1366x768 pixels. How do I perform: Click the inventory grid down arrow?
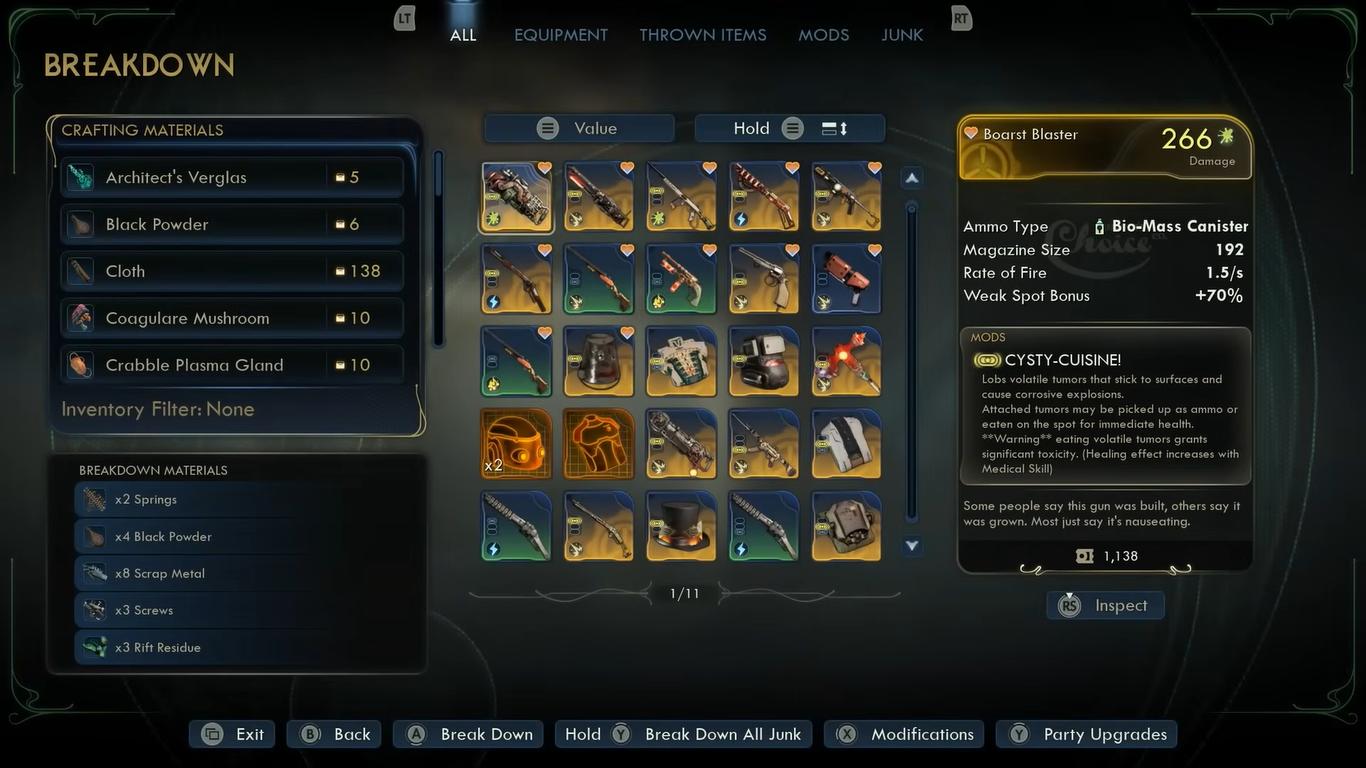(911, 546)
